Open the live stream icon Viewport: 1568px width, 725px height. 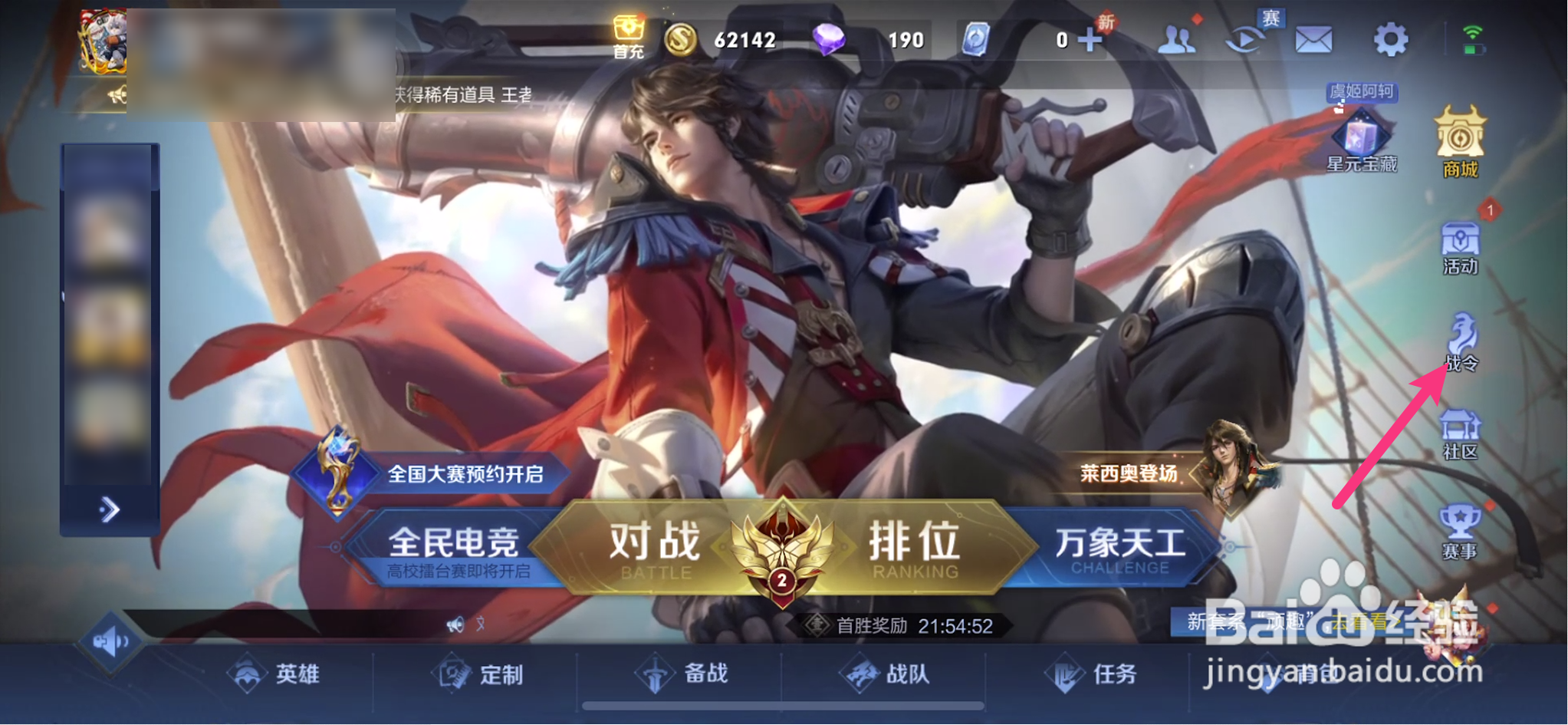1246,40
